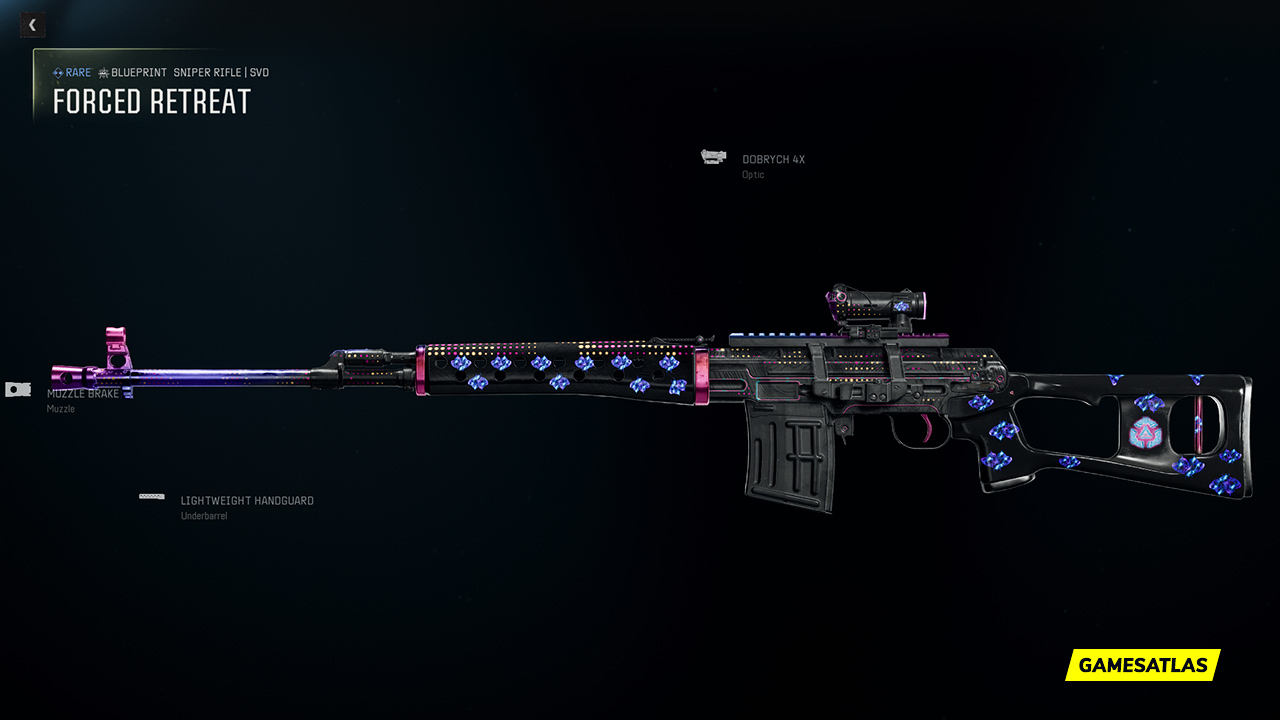Select the Dobrych 4X optic attachment
This screenshot has height=720, width=1280.
(x=772, y=160)
